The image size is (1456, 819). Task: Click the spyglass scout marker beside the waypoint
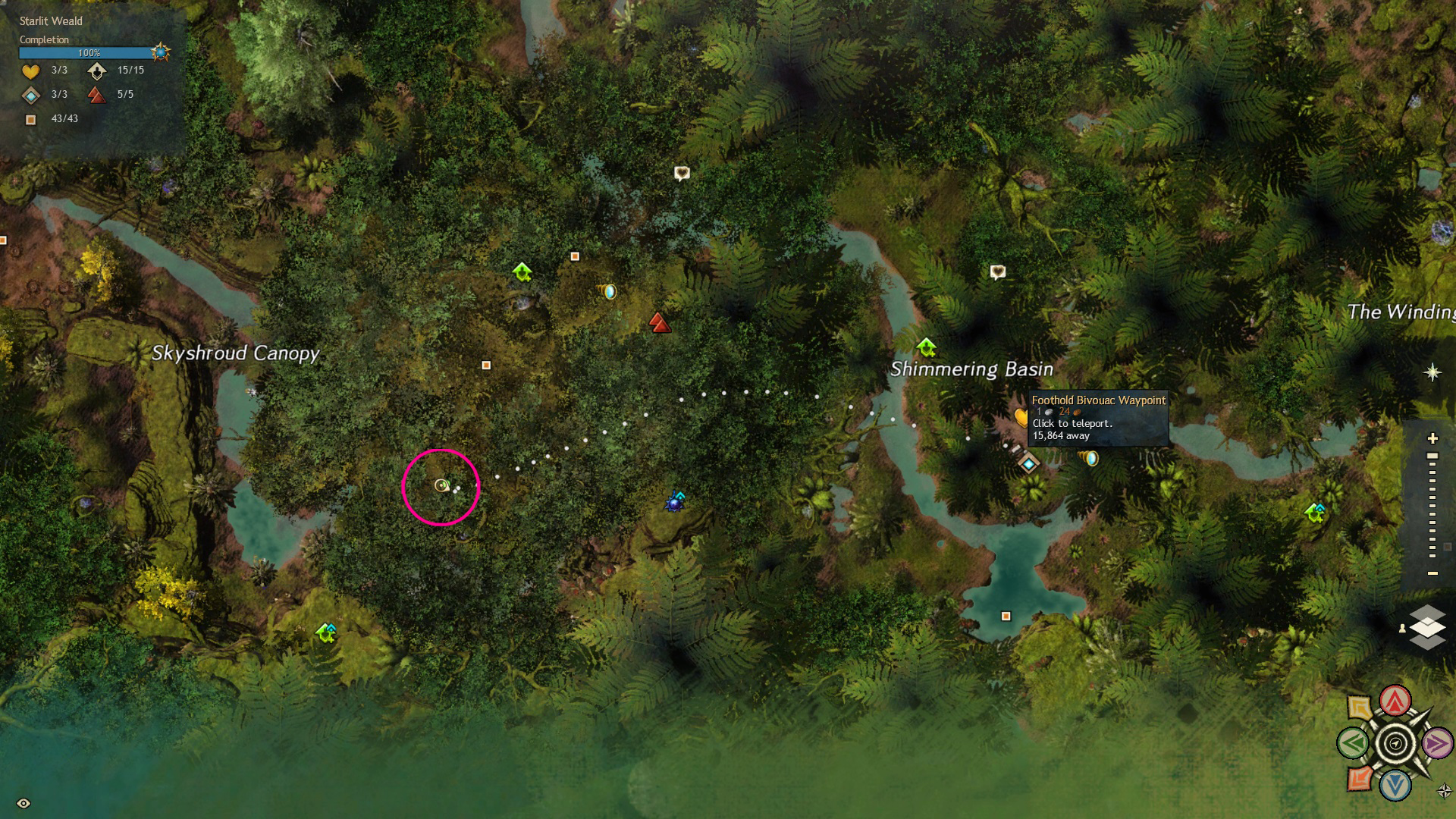pyautogui.click(x=1089, y=458)
